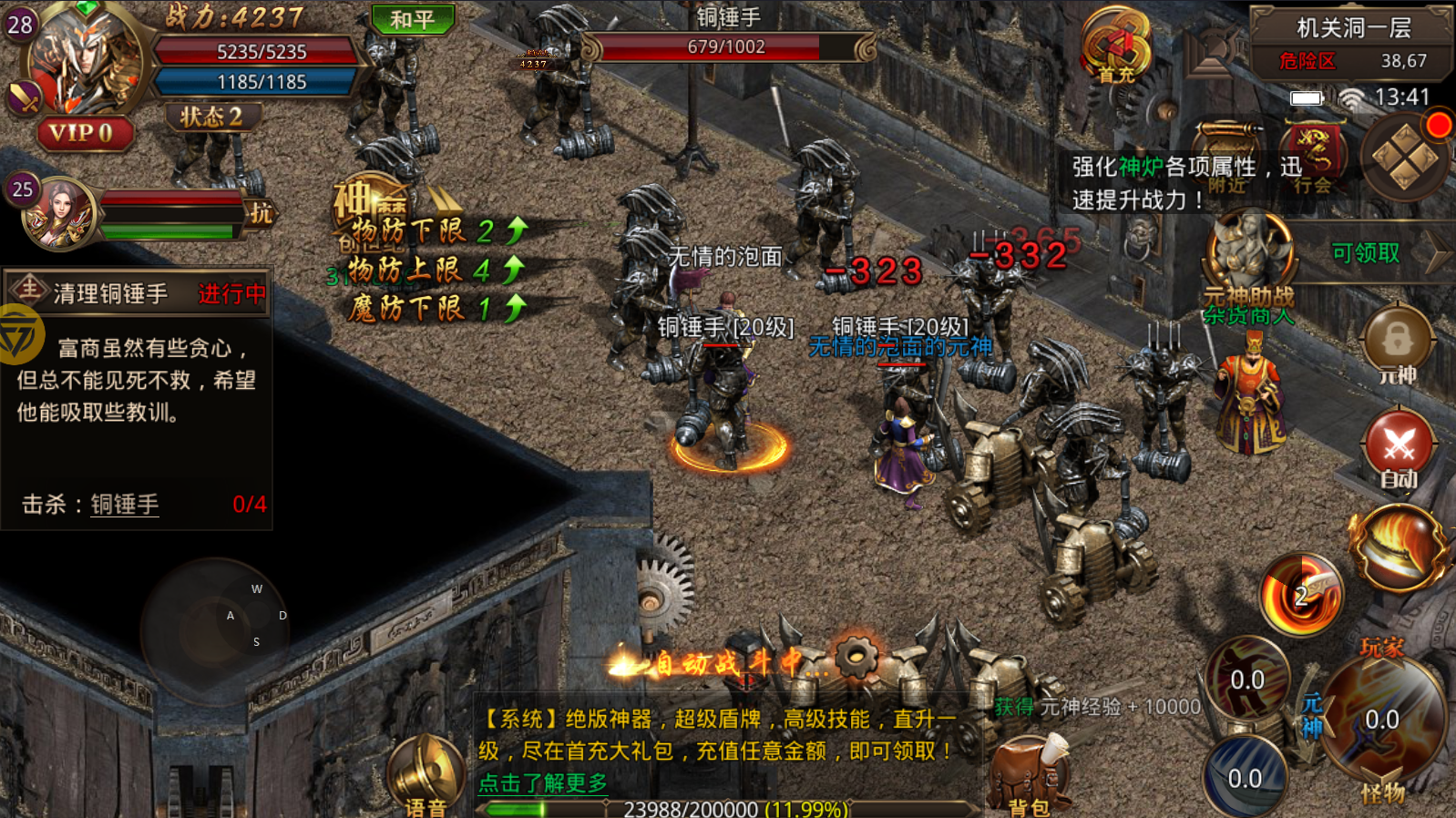The image size is (1456, 818).
Task: Click the 铜锤手 kill-target link
Action: coord(125,505)
